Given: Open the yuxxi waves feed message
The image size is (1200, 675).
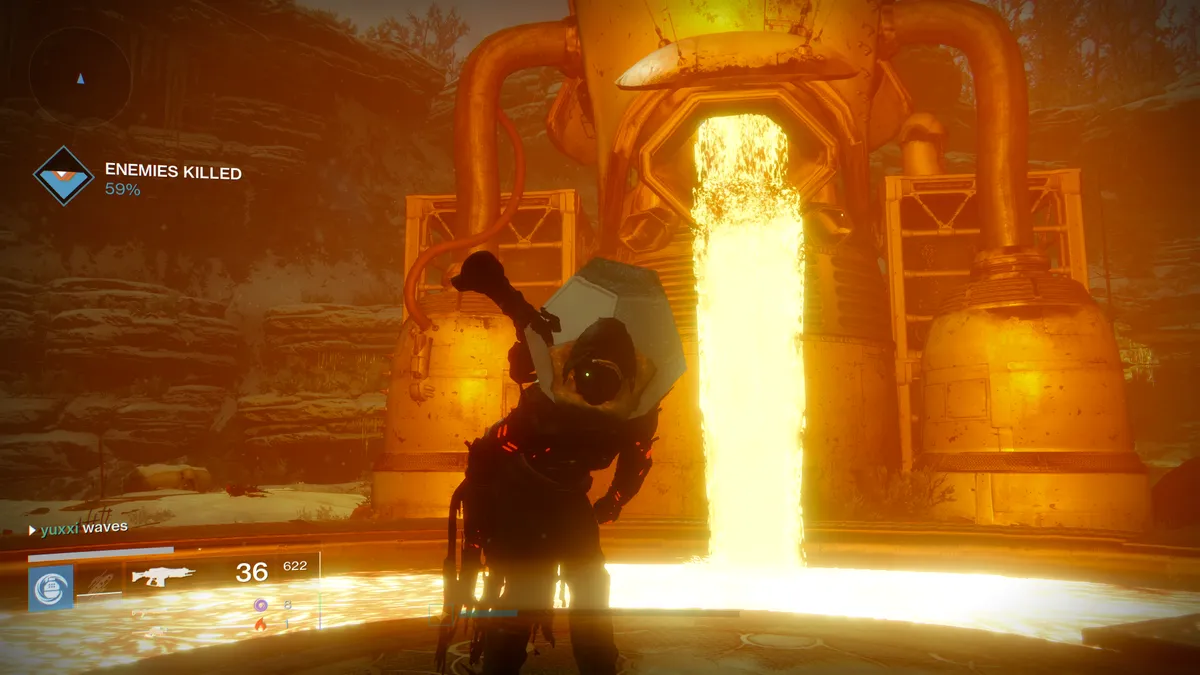Looking at the screenshot, I should pyautogui.click(x=79, y=528).
